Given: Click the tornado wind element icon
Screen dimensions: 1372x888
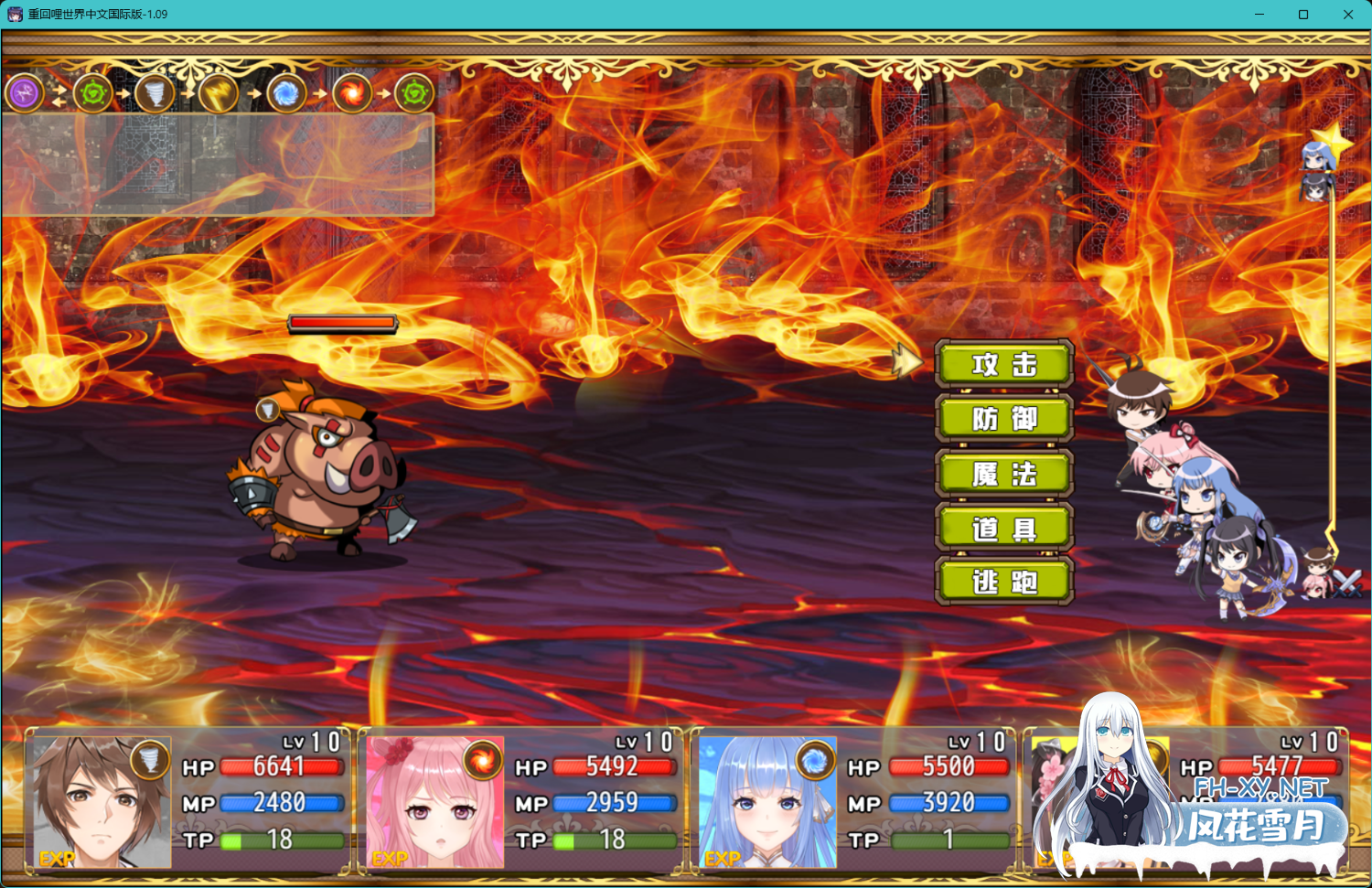Looking at the screenshot, I should 154,93.
